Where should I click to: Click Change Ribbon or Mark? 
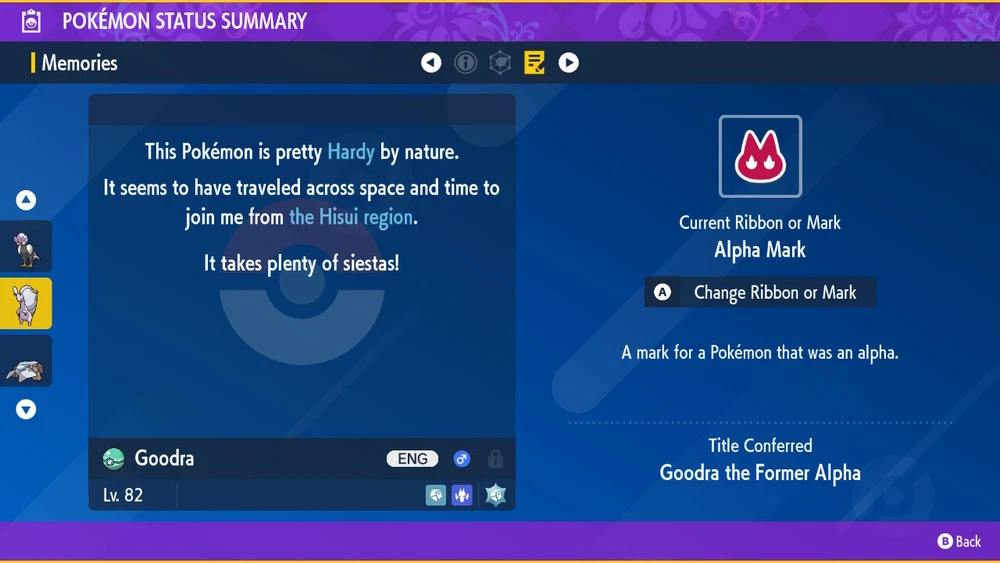pyautogui.click(x=760, y=293)
